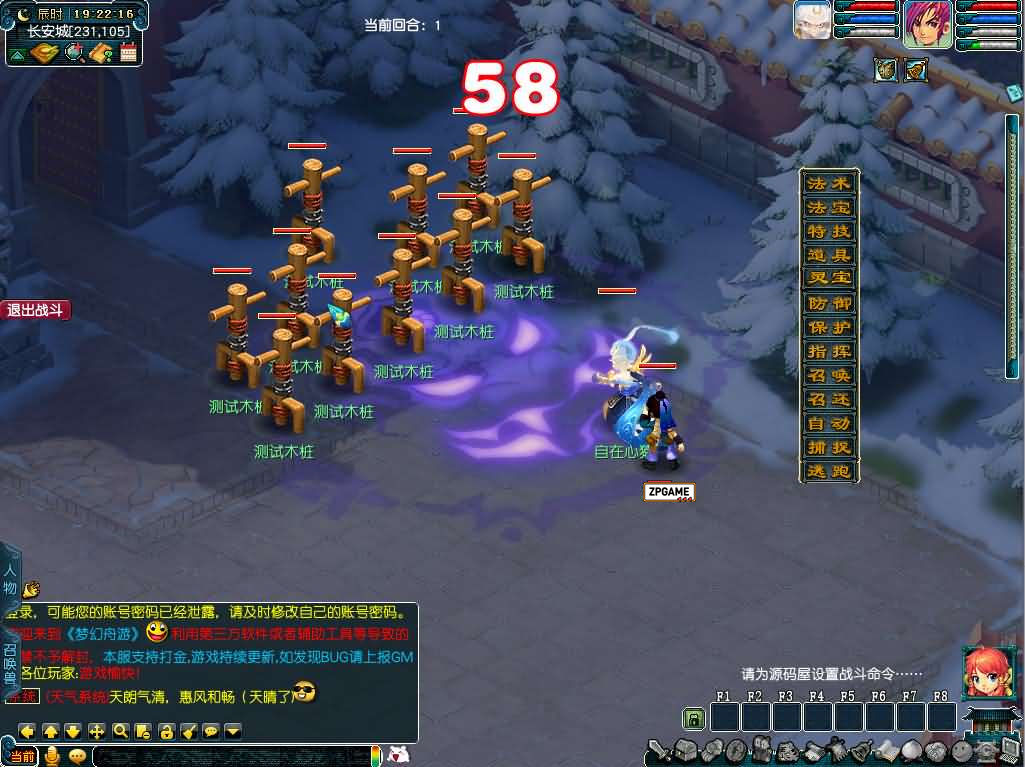Activate the 自动 auto-battle command
This screenshot has height=767, width=1025.
click(x=829, y=423)
